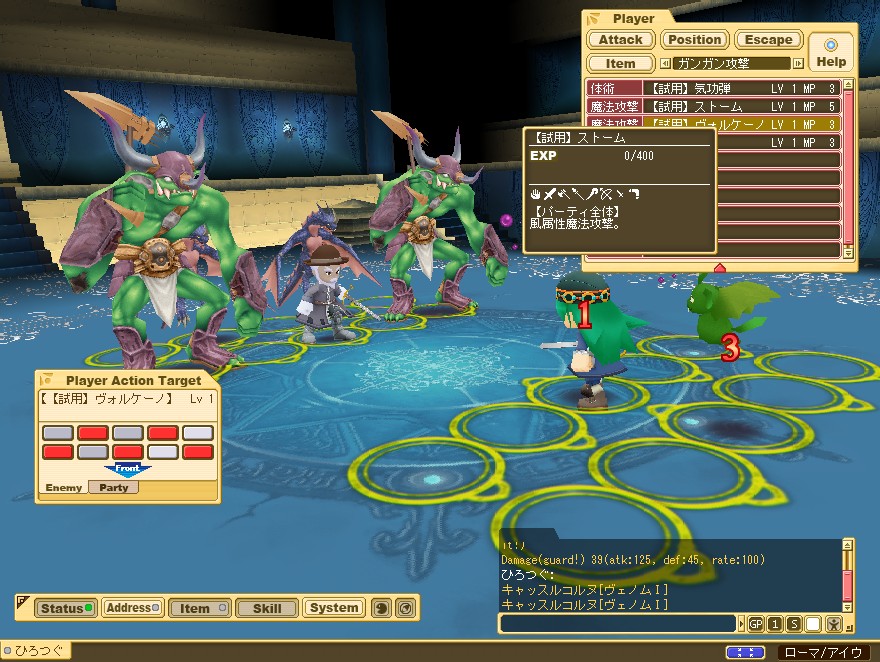Open the Address menu
This screenshot has height=662, width=880.
point(132,608)
